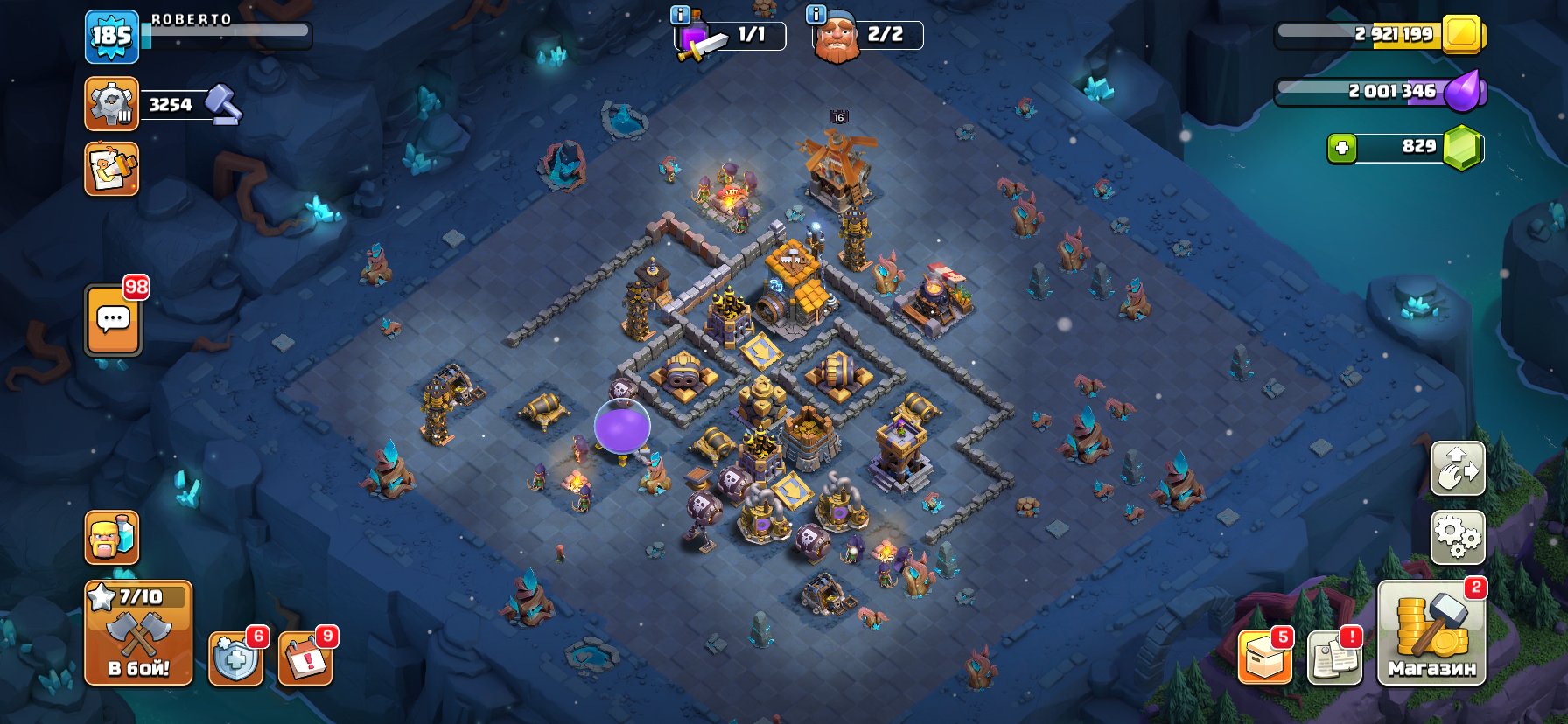Screen dimensions: 1568x724
Task: Tap the gold storage counter showing 2 921 199
Action: pyautogui.click(x=1391, y=37)
